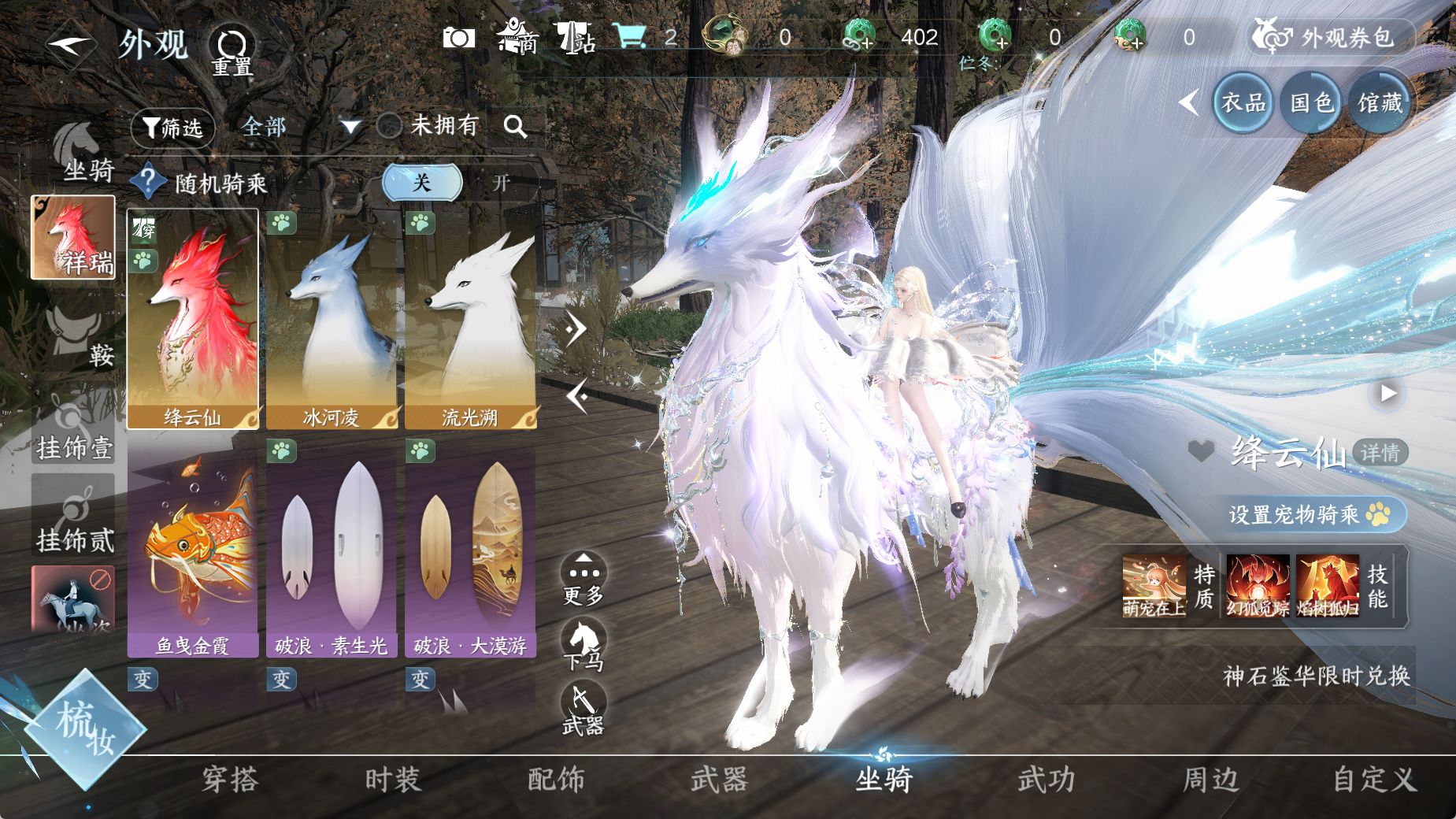Switch to the 时装 fashion tab
This screenshot has height=819, width=1456.
coord(393,780)
